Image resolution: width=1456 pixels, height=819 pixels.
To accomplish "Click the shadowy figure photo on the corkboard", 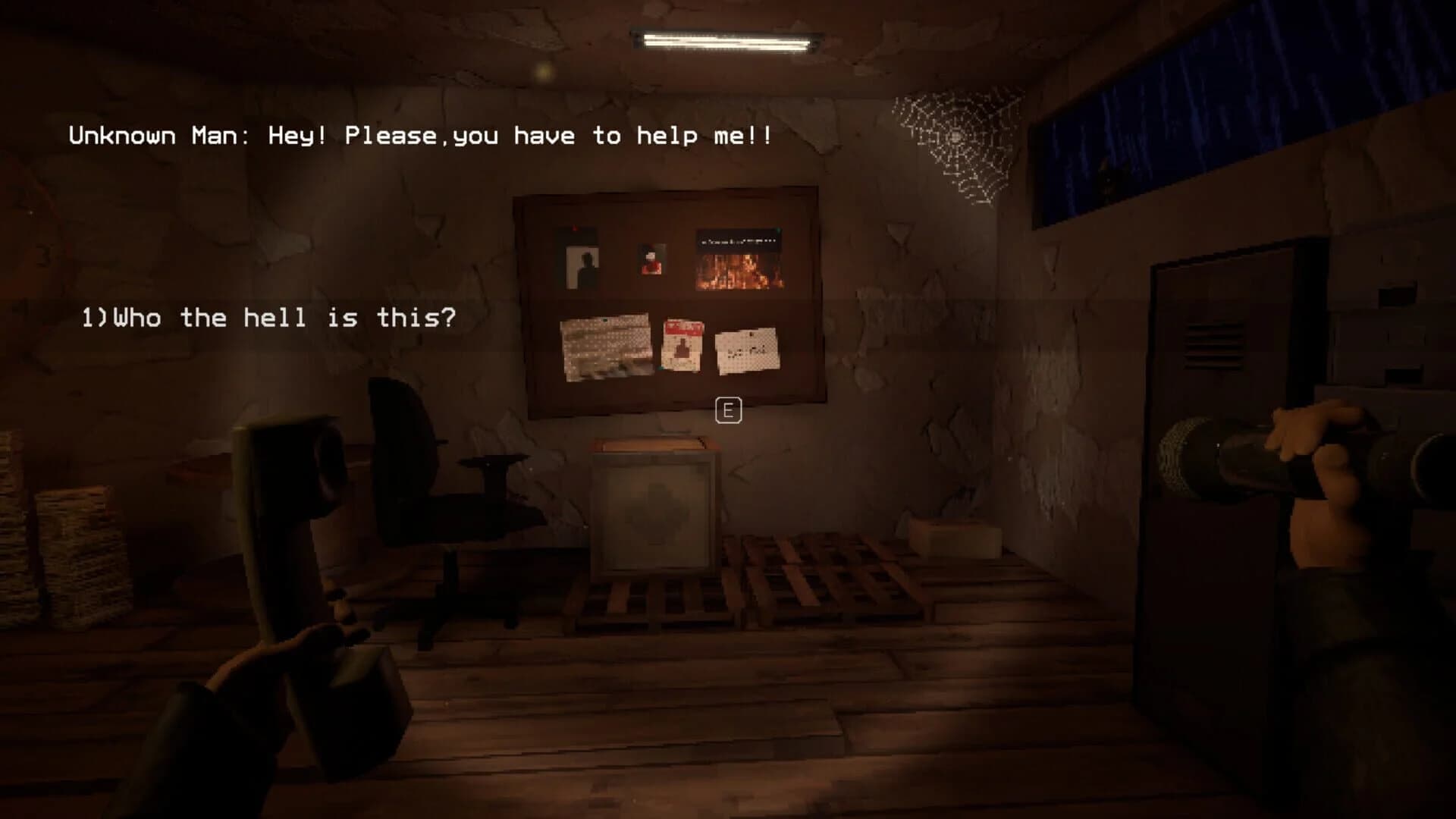I will click(583, 267).
